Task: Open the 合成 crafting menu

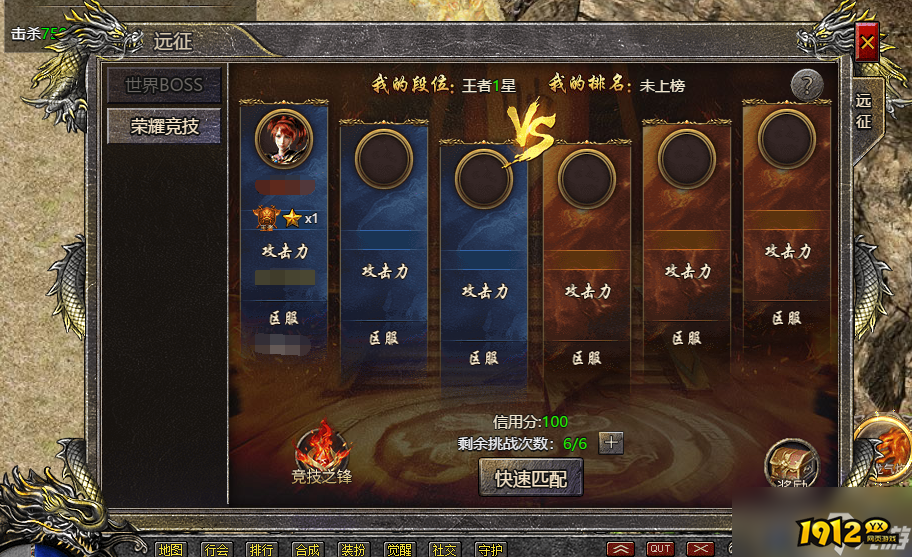Action: 308,549
